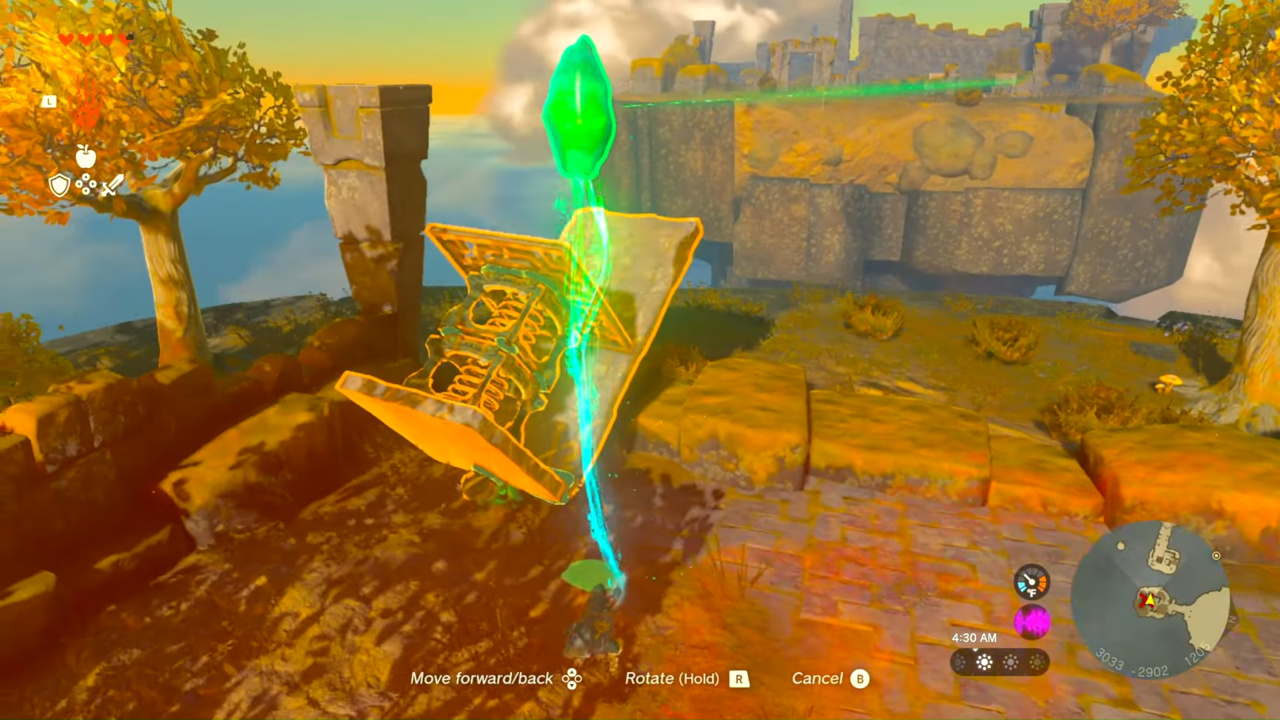Select the D-pad Move forward/back icon
Screen dimensions: 1280x720
click(x=572, y=678)
